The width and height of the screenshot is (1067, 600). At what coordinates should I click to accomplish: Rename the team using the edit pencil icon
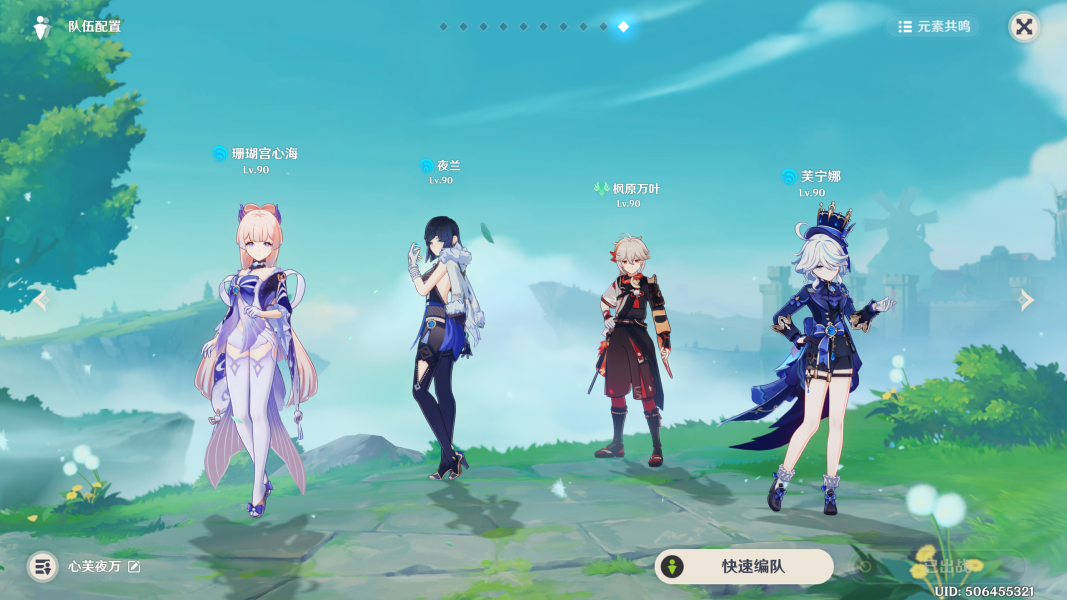(134, 567)
